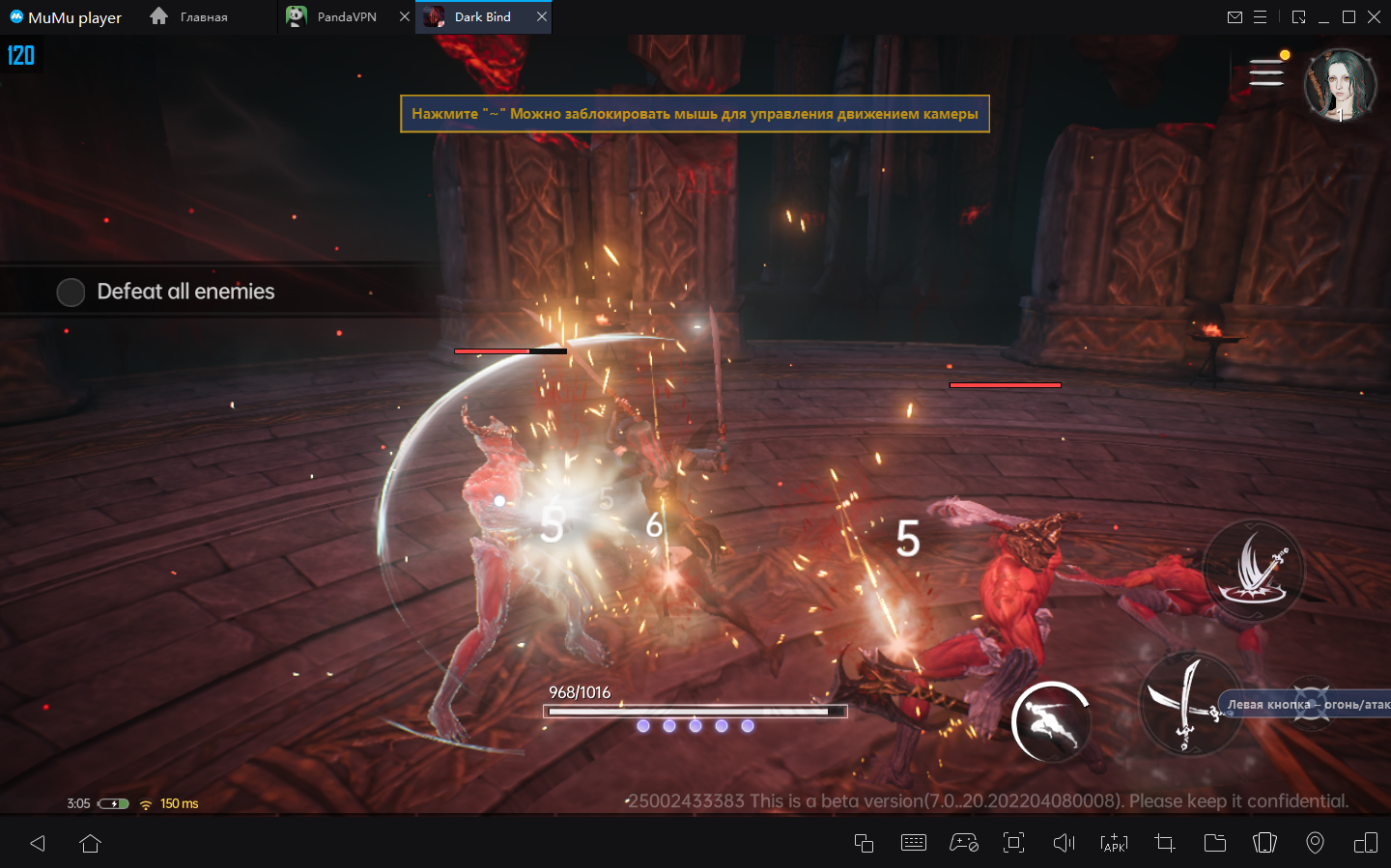Activate the sword slam skill
Image resolution: width=1391 pixels, height=868 pixels.
(1253, 570)
